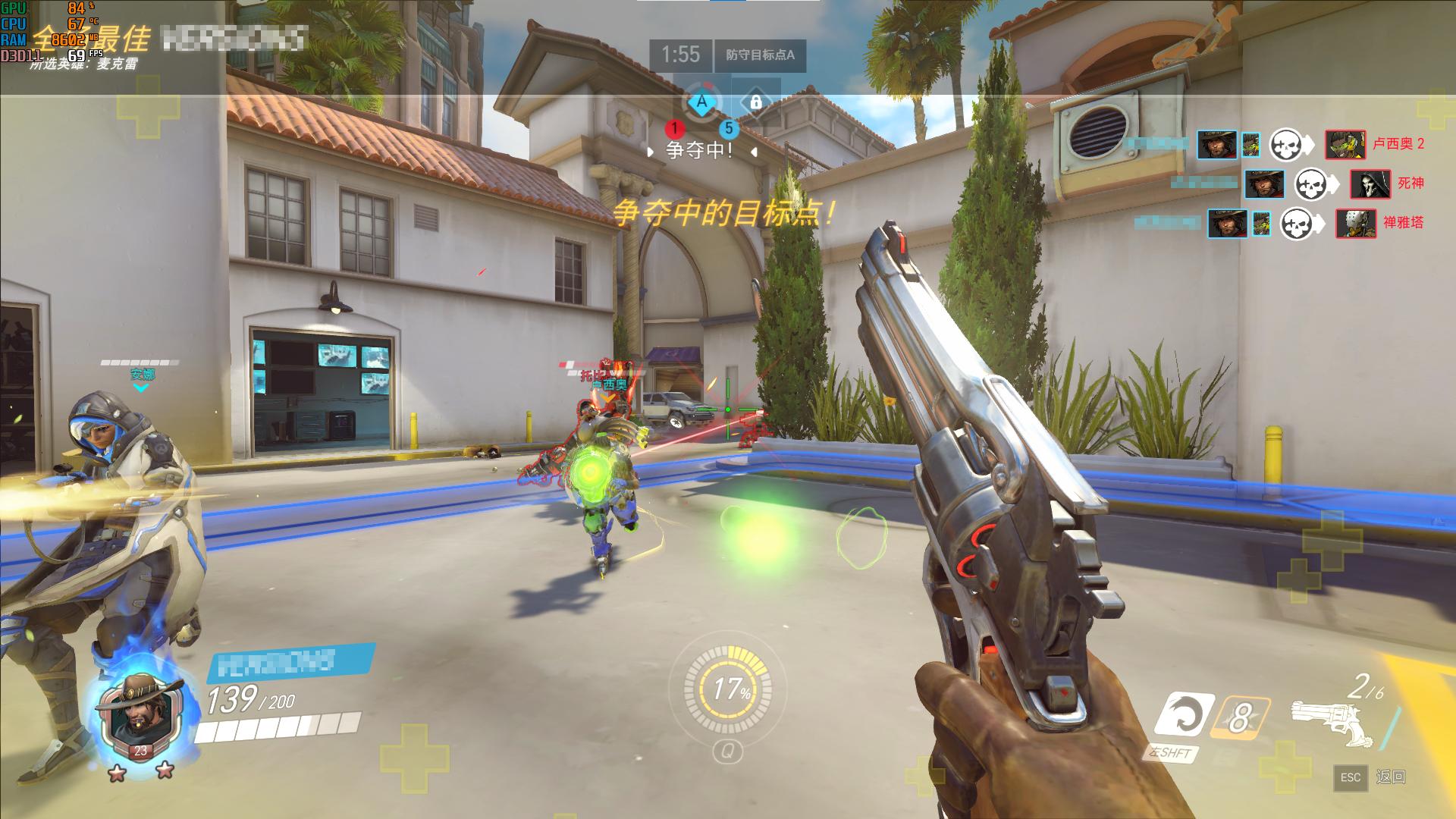Image resolution: width=1456 pixels, height=819 pixels.
Task: Select the McCree hero portrait
Action: [x=140, y=712]
